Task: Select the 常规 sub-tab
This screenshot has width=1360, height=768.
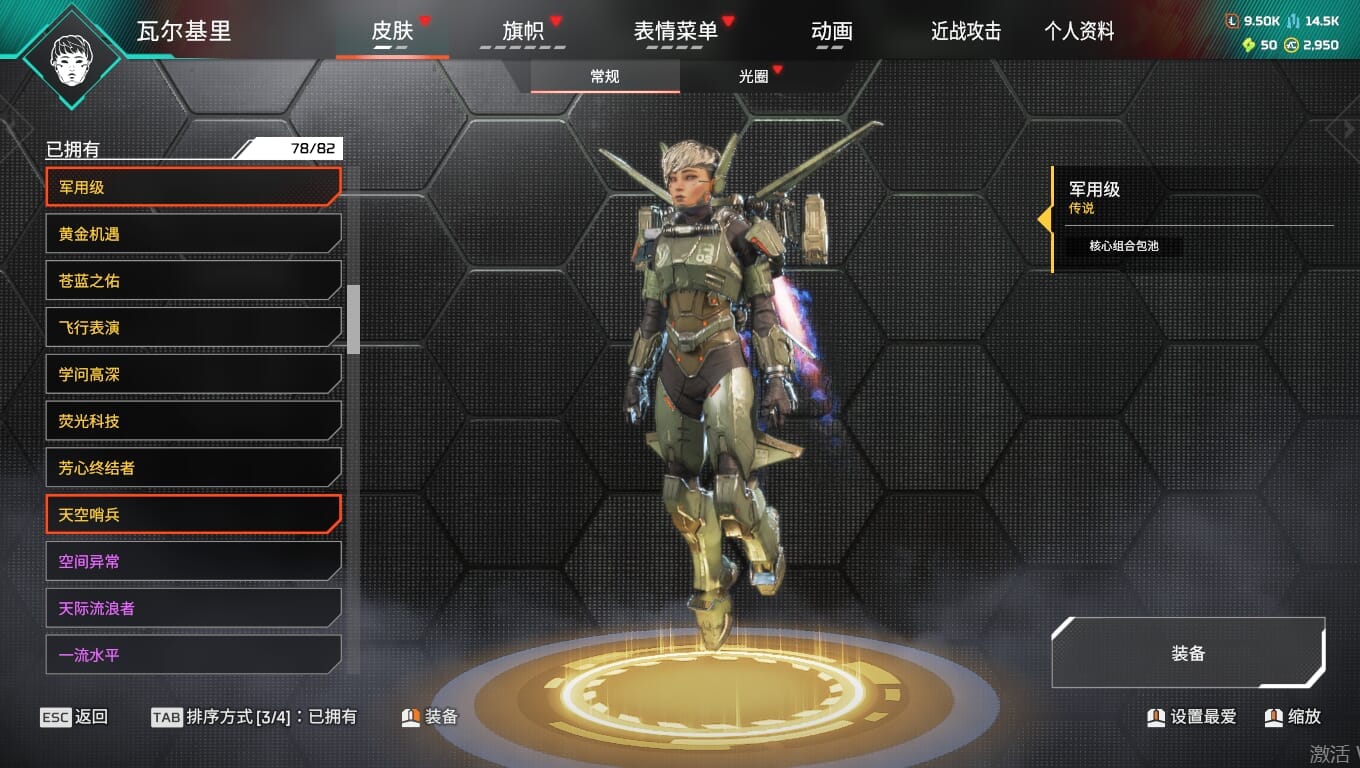Action: point(605,77)
